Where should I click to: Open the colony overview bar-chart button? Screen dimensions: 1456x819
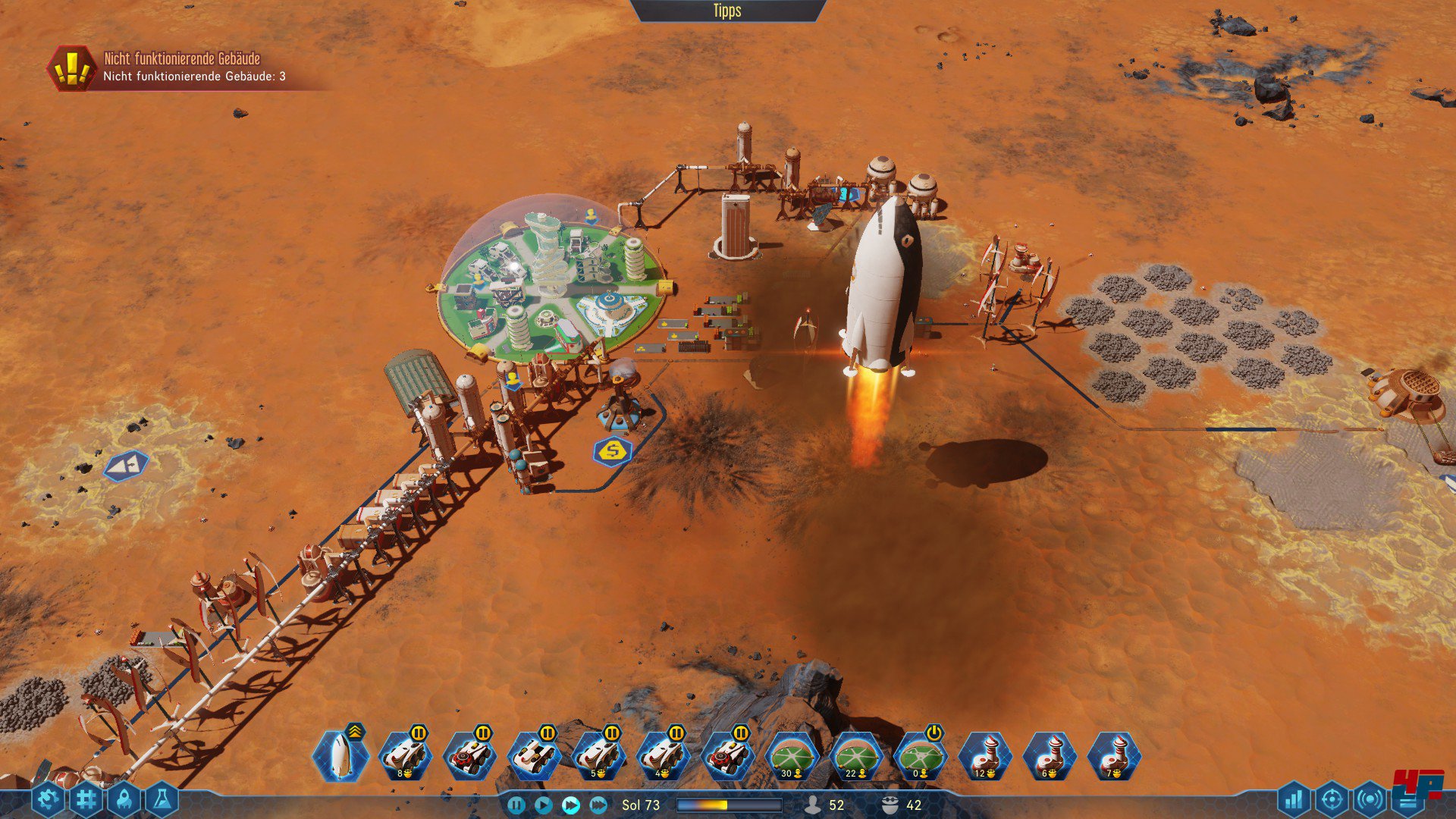pyautogui.click(x=1294, y=799)
